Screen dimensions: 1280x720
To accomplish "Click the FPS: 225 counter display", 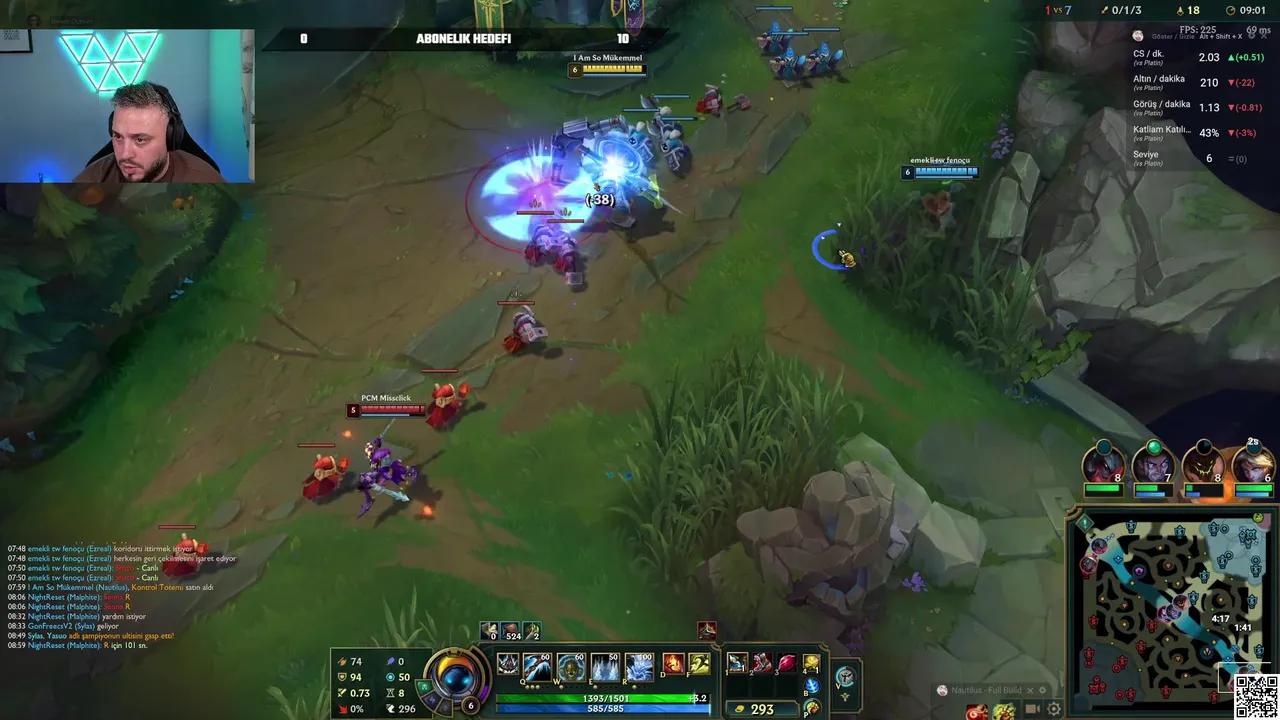I will click(x=1196, y=31).
